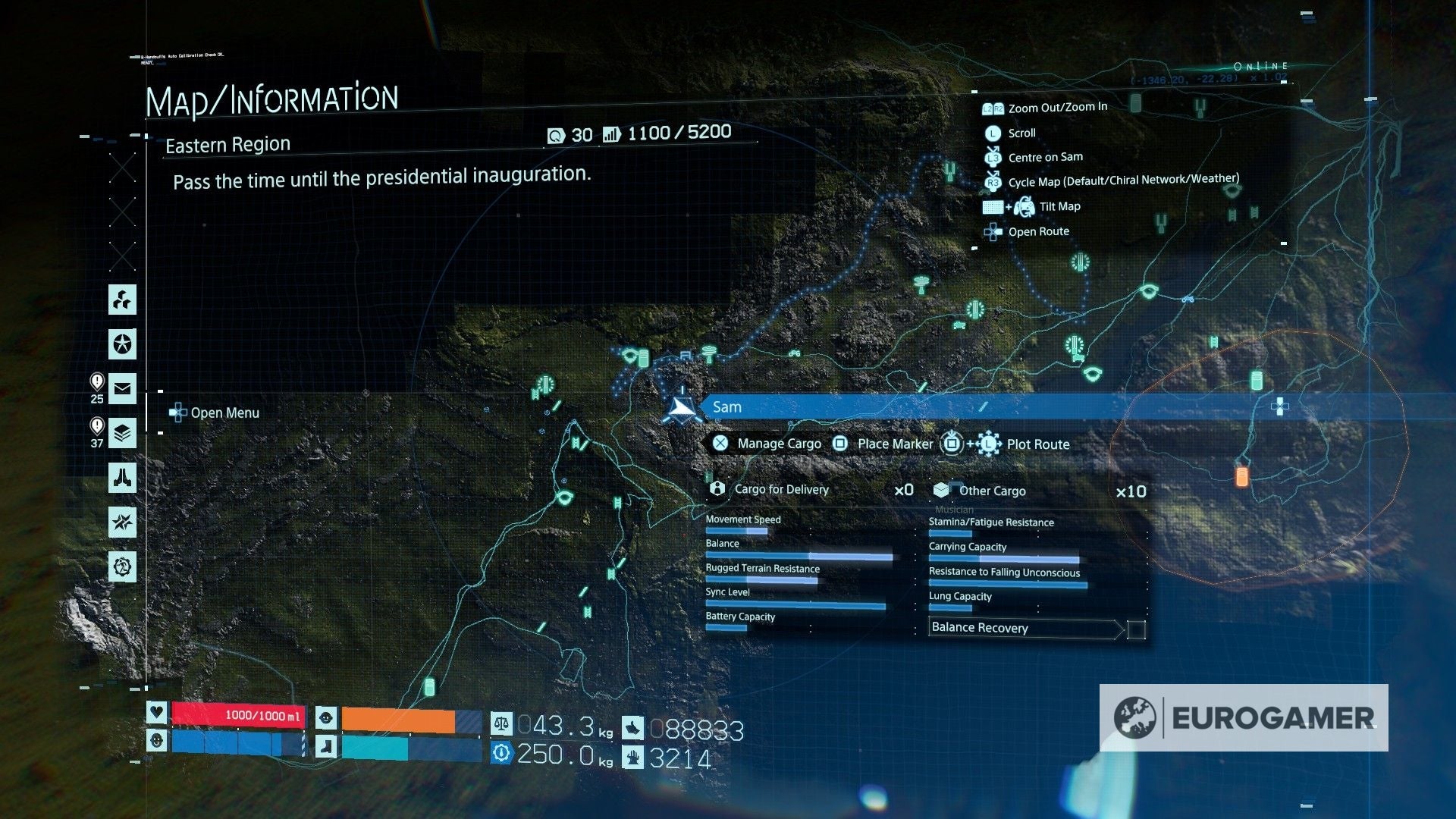This screenshot has width=1456, height=819.
Task: Select the chiral crystal sidebar icon
Action: tap(122, 301)
